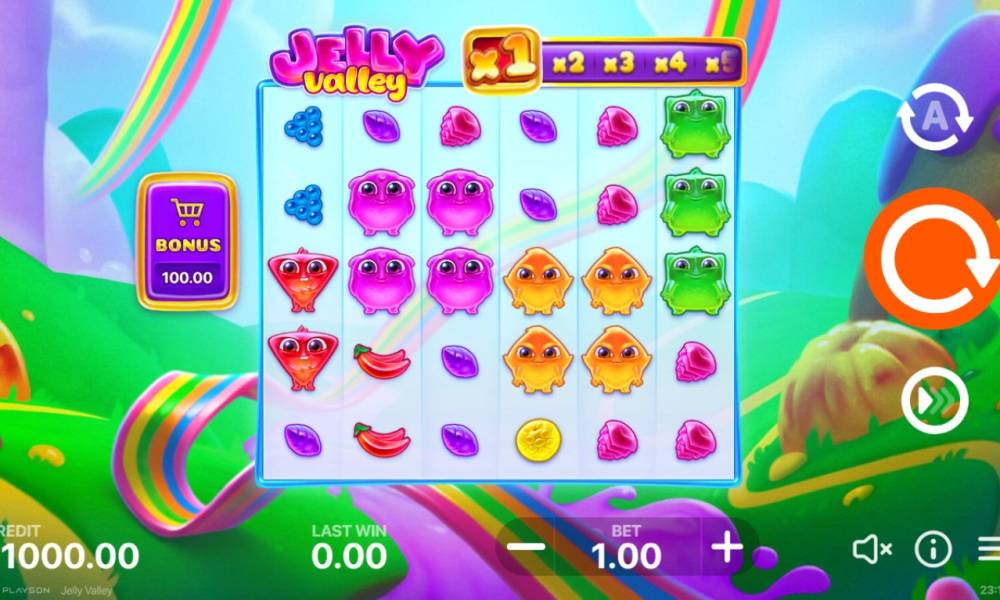The height and width of the screenshot is (600, 1000).
Task: Toggle turbo fast-forward spin mode
Action: click(x=934, y=401)
